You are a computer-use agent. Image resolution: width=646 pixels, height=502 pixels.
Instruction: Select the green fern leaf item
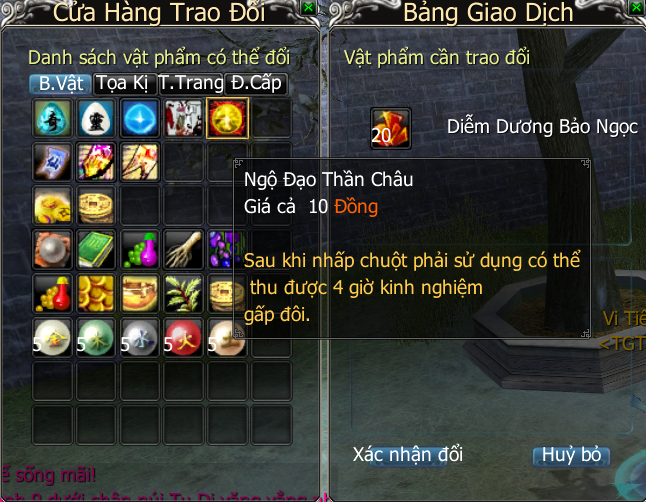[x=183, y=292]
